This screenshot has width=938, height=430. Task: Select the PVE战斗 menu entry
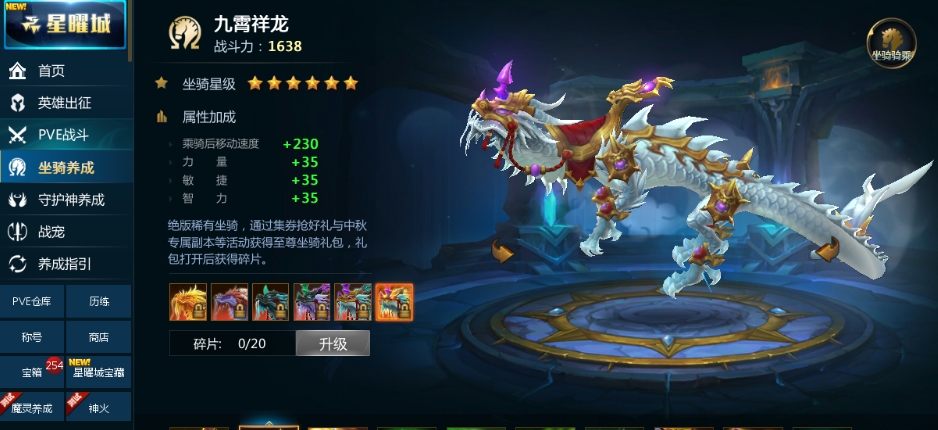(65, 135)
